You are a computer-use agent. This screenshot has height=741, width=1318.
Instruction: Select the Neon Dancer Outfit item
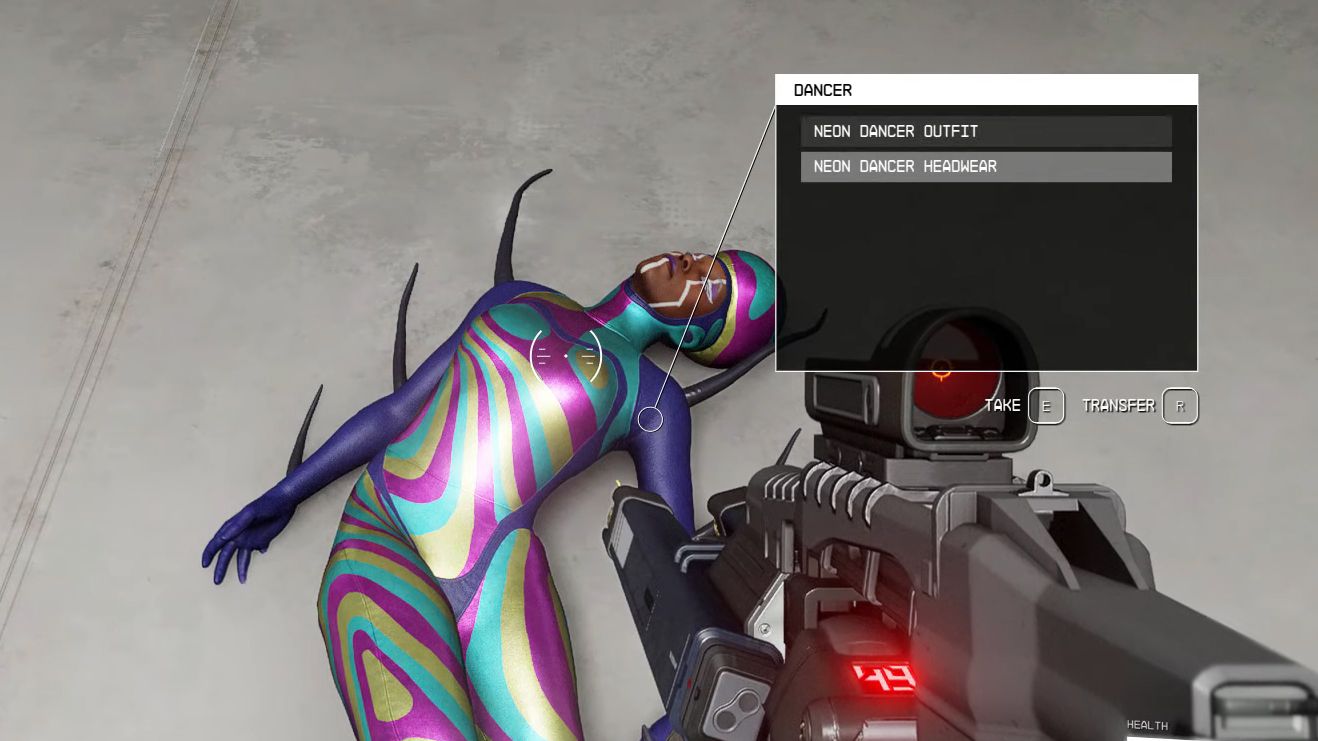tap(986, 131)
